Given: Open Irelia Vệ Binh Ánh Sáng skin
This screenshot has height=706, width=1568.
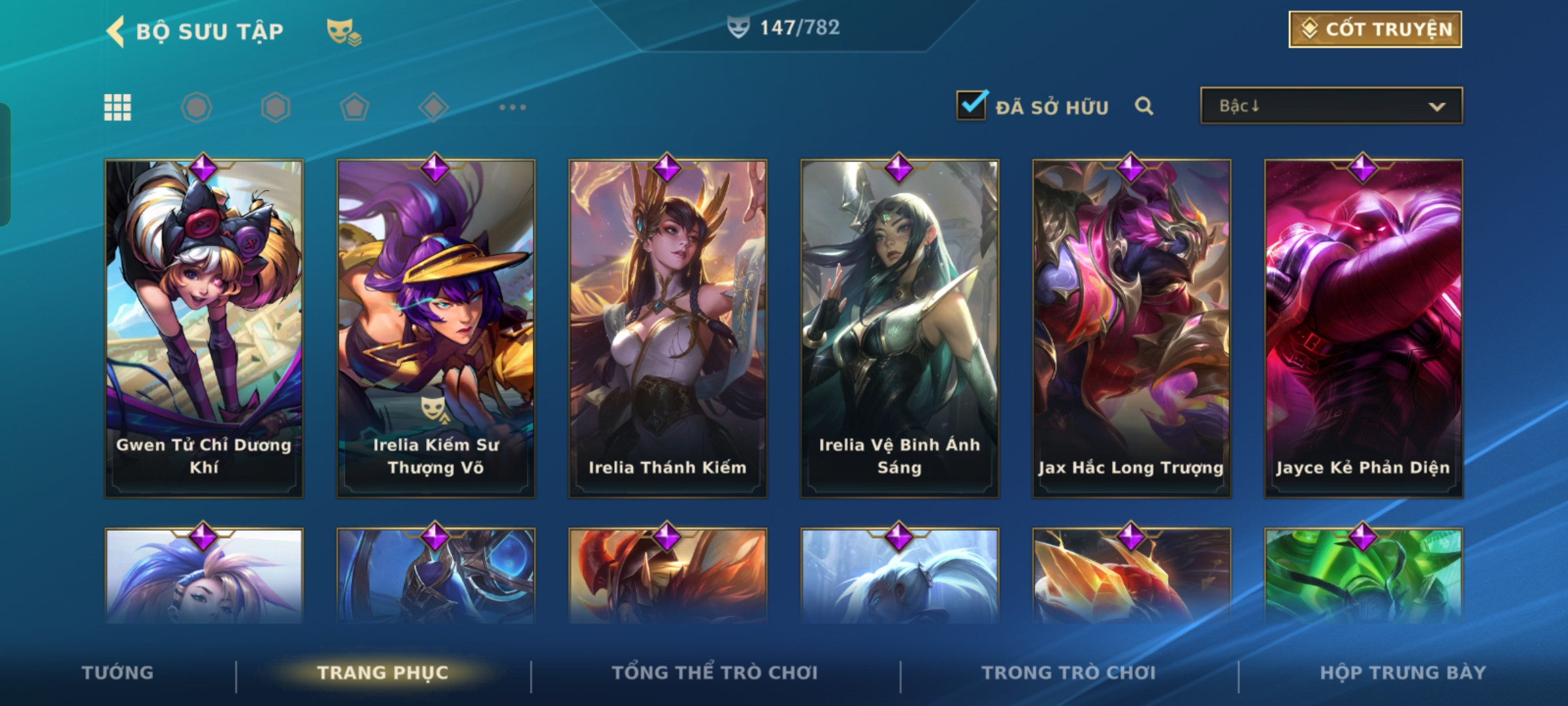Looking at the screenshot, I should pos(900,327).
